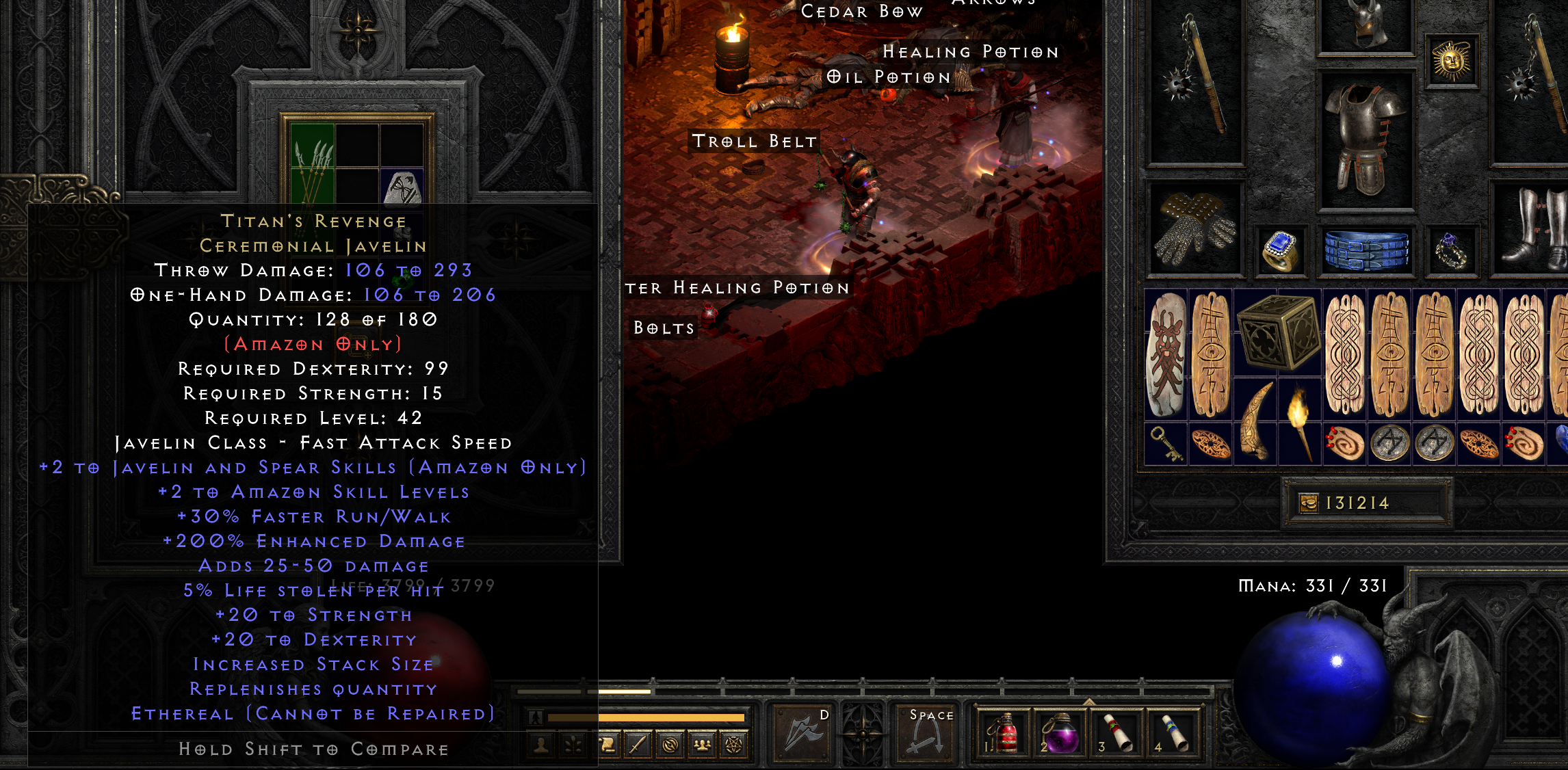The height and width of the screenshot is (770, 1568).
Task: Pick up the Cedar Bow label
Action: [863, 12]
